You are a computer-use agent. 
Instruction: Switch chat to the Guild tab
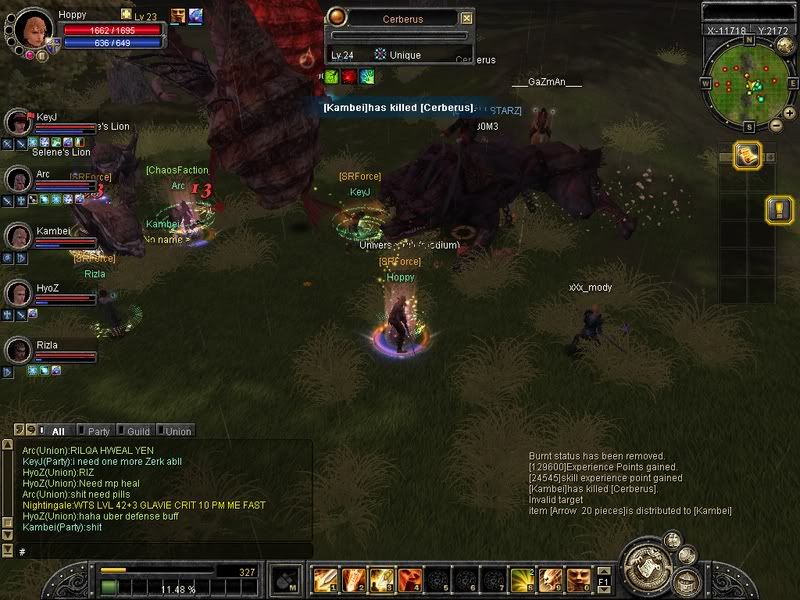tap(138, 431)
